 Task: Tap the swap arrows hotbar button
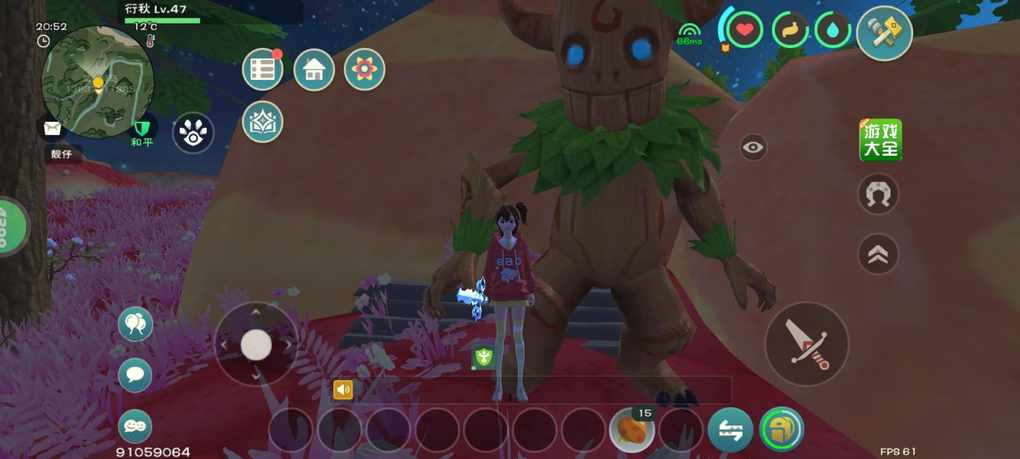[x=731, y=430]
